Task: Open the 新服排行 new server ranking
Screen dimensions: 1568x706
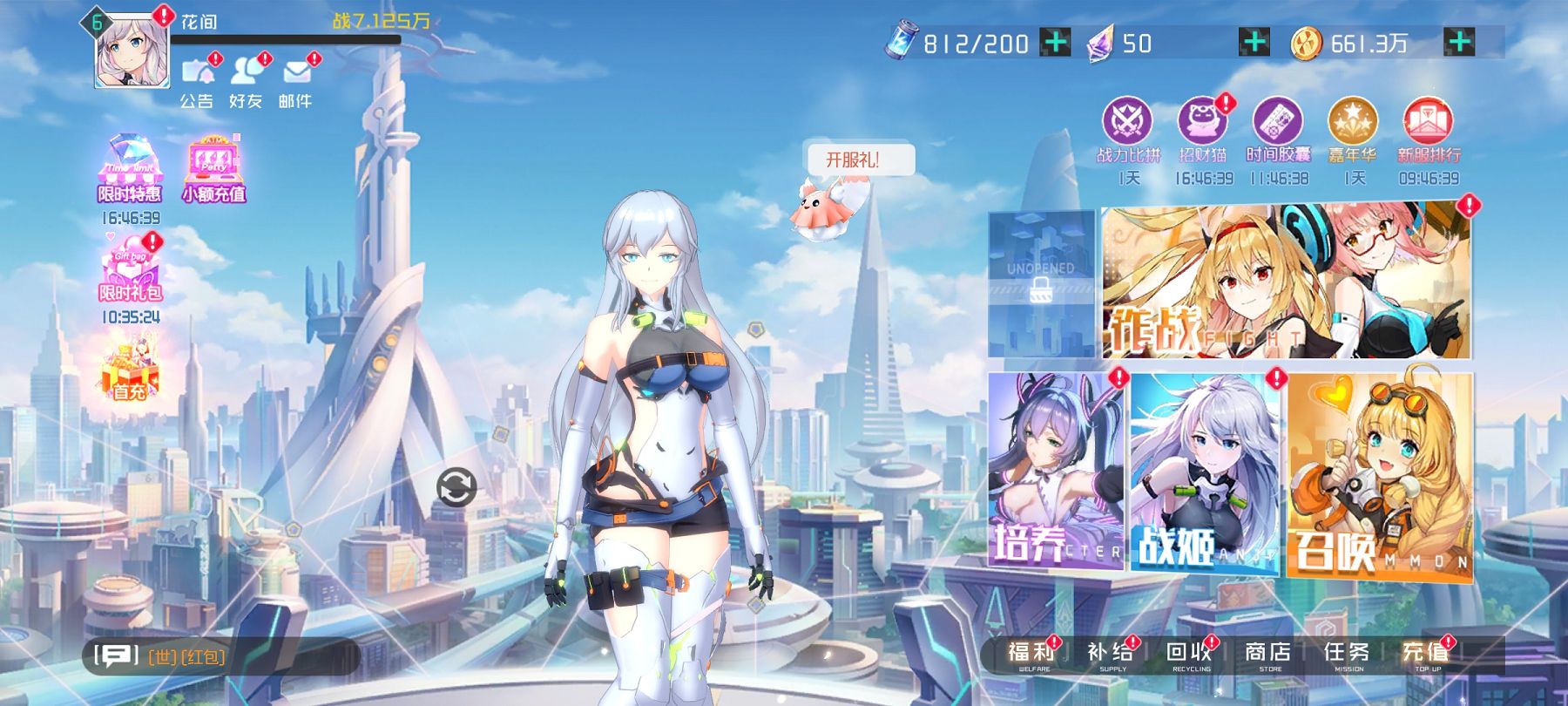Action: (x=1429, y=131)
